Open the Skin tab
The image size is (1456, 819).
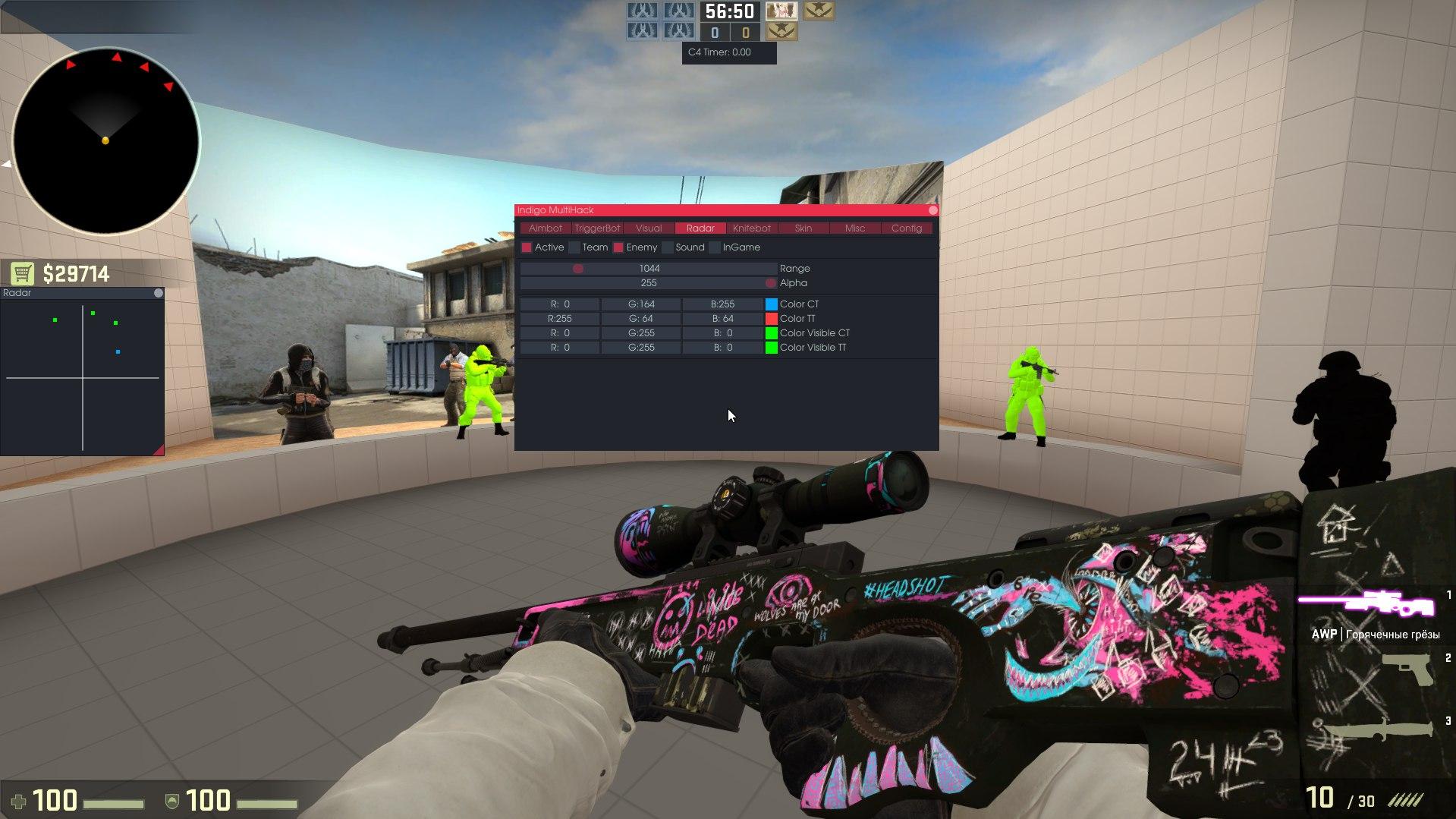[x=803, y=228]
